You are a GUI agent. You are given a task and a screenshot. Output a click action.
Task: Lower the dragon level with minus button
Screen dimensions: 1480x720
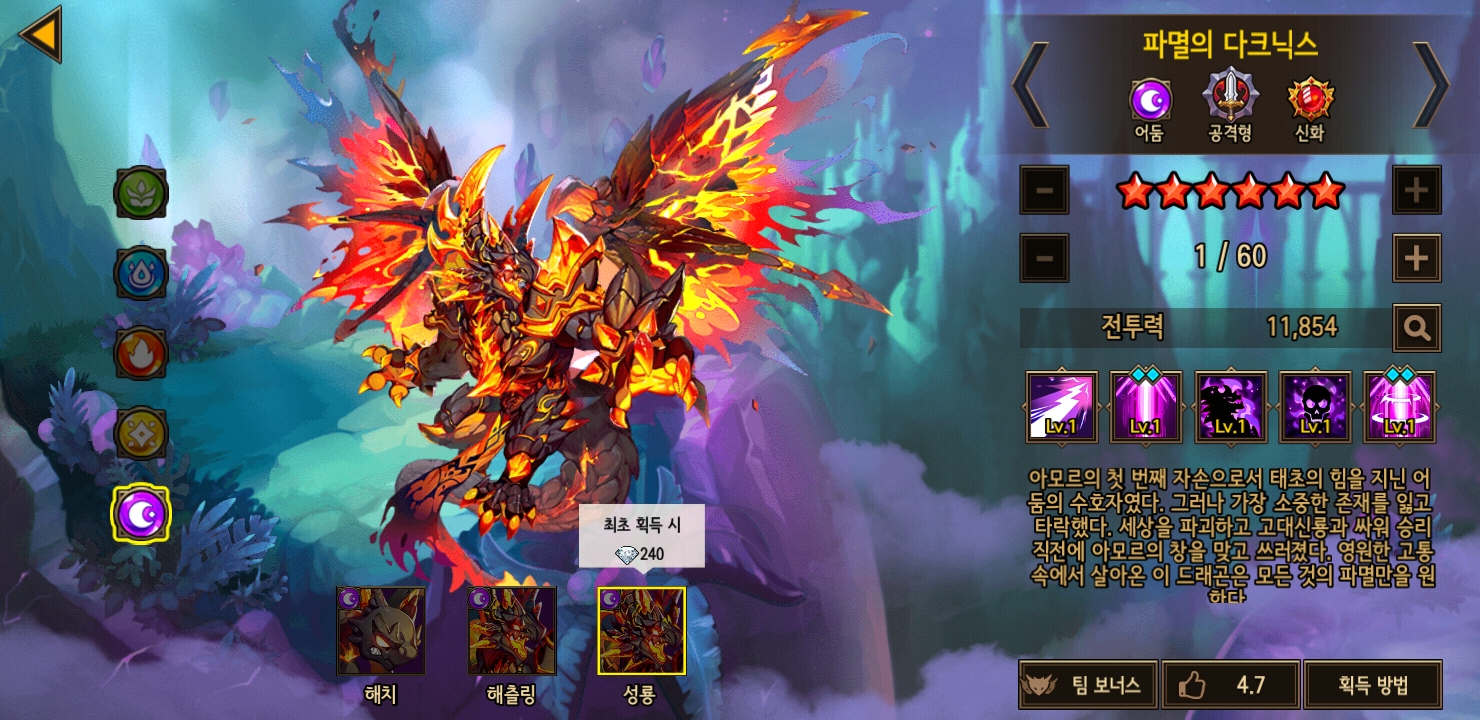click(1044, 258)
